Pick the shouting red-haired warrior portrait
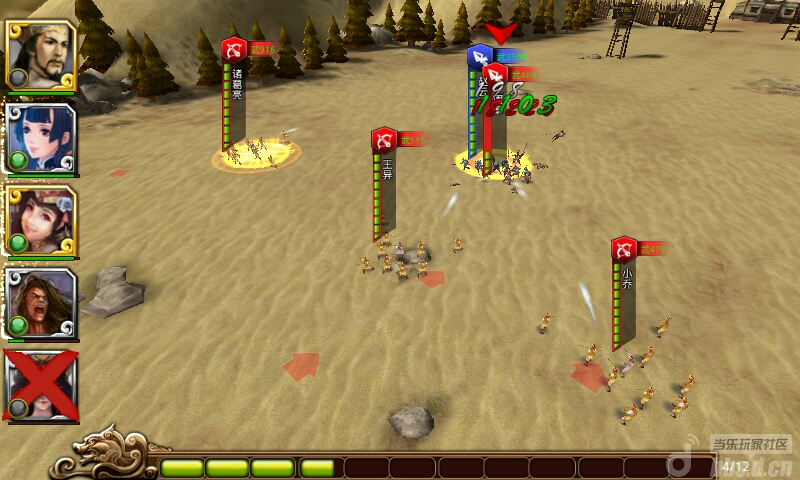800x480 pixels. tap(41, 303)
